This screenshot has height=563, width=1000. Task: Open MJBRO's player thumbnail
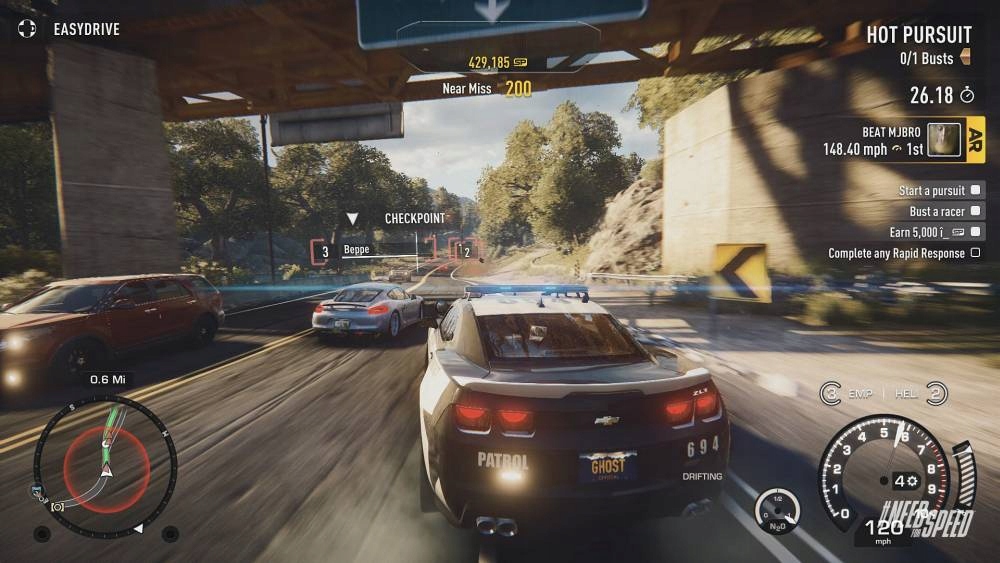pyautogui.click(x=943, y=140)
